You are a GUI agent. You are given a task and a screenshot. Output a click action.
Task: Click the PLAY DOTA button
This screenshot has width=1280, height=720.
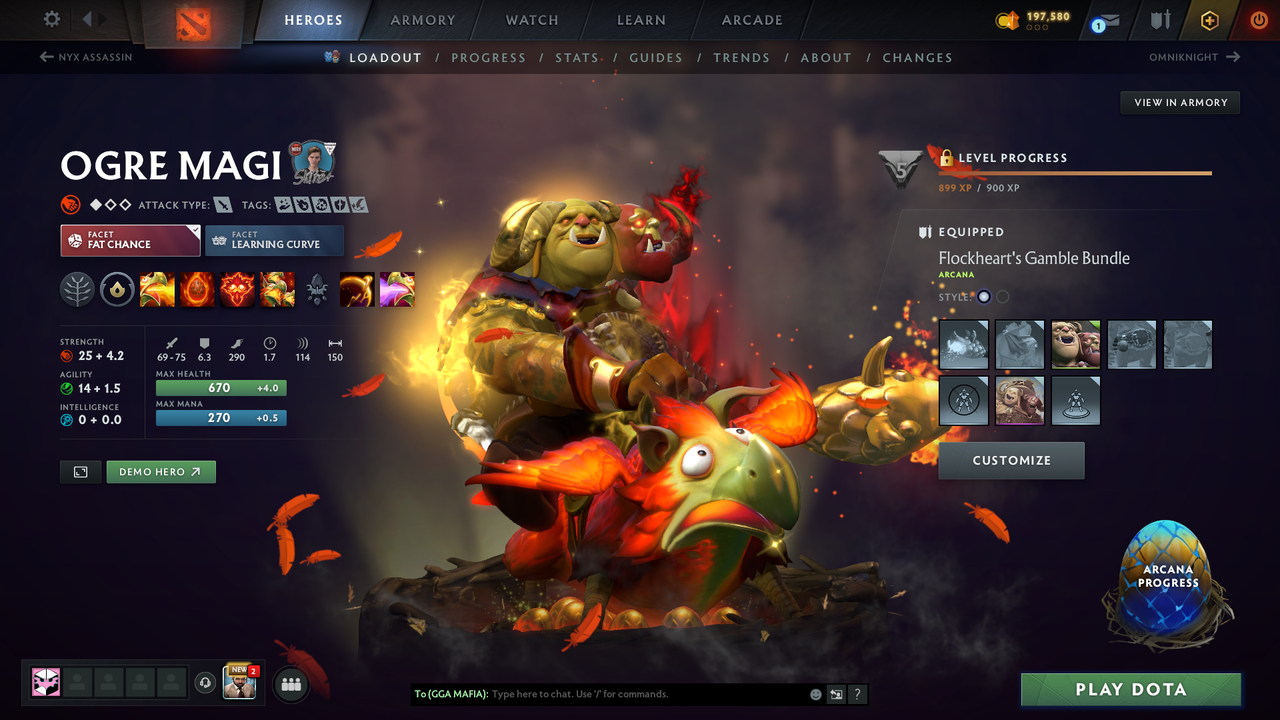pos(1131,689)
